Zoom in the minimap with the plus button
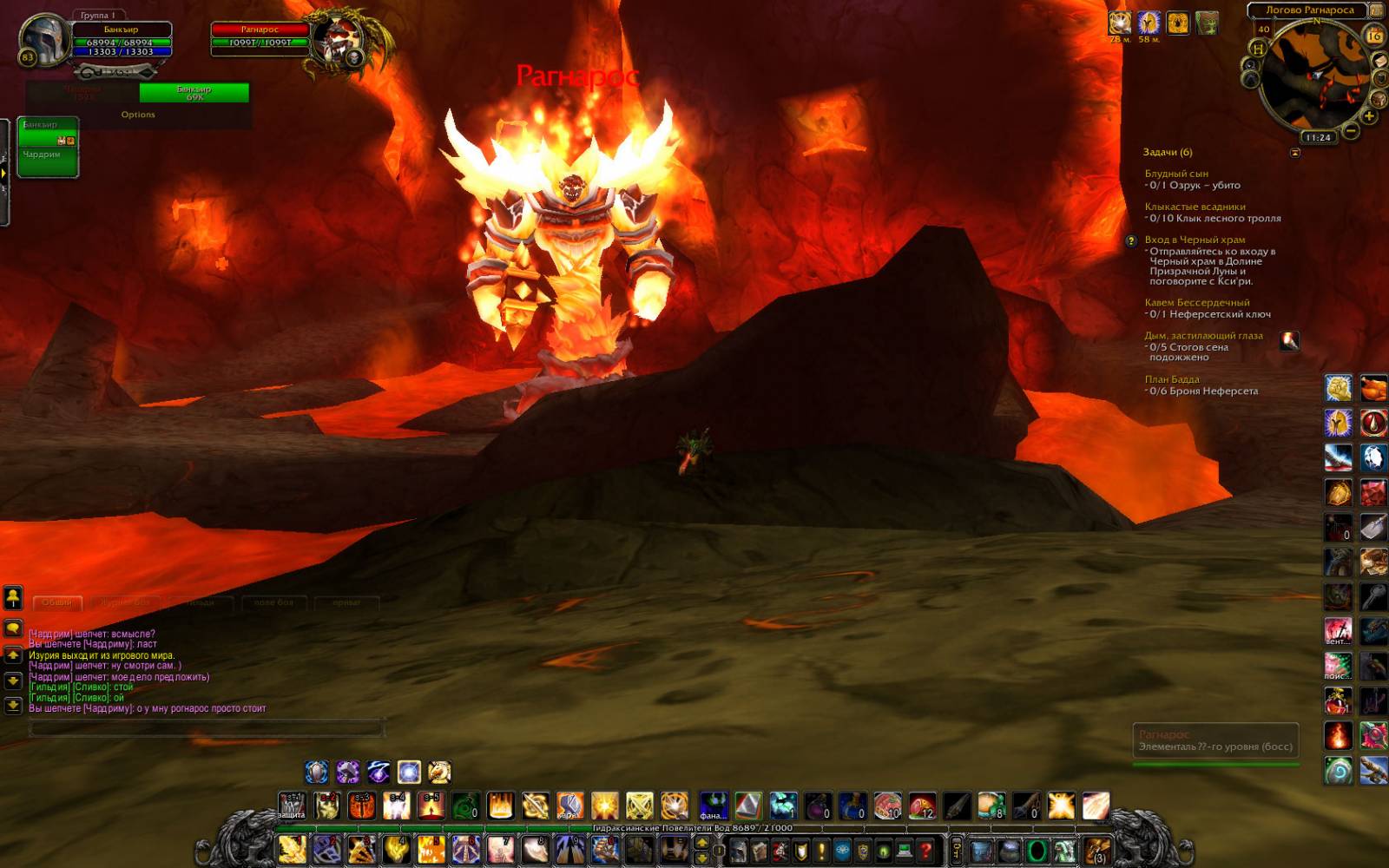Screen dimensions: 1389x868 [x=1369, y=115]
